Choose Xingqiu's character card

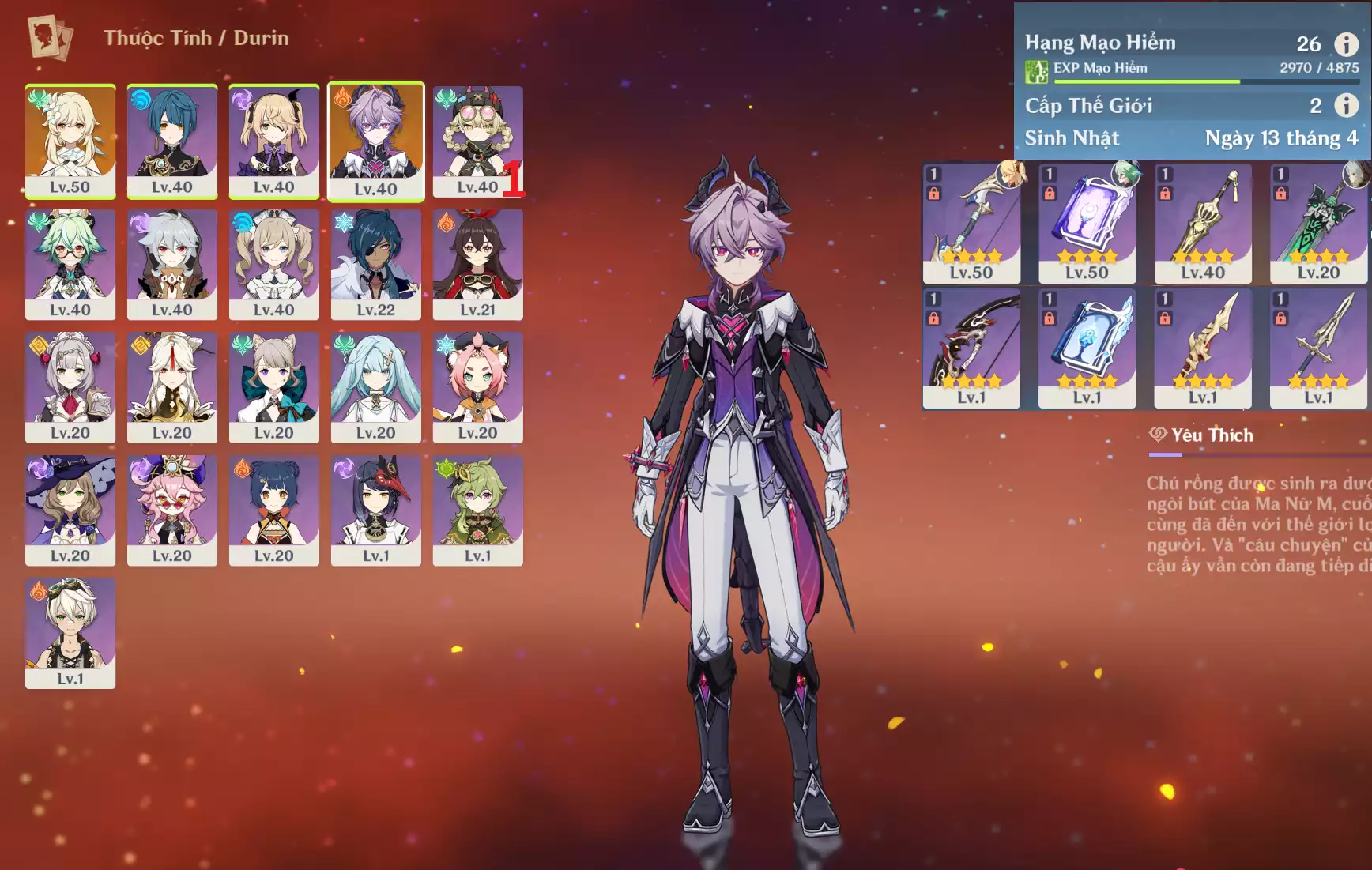[x=172, y=141]
